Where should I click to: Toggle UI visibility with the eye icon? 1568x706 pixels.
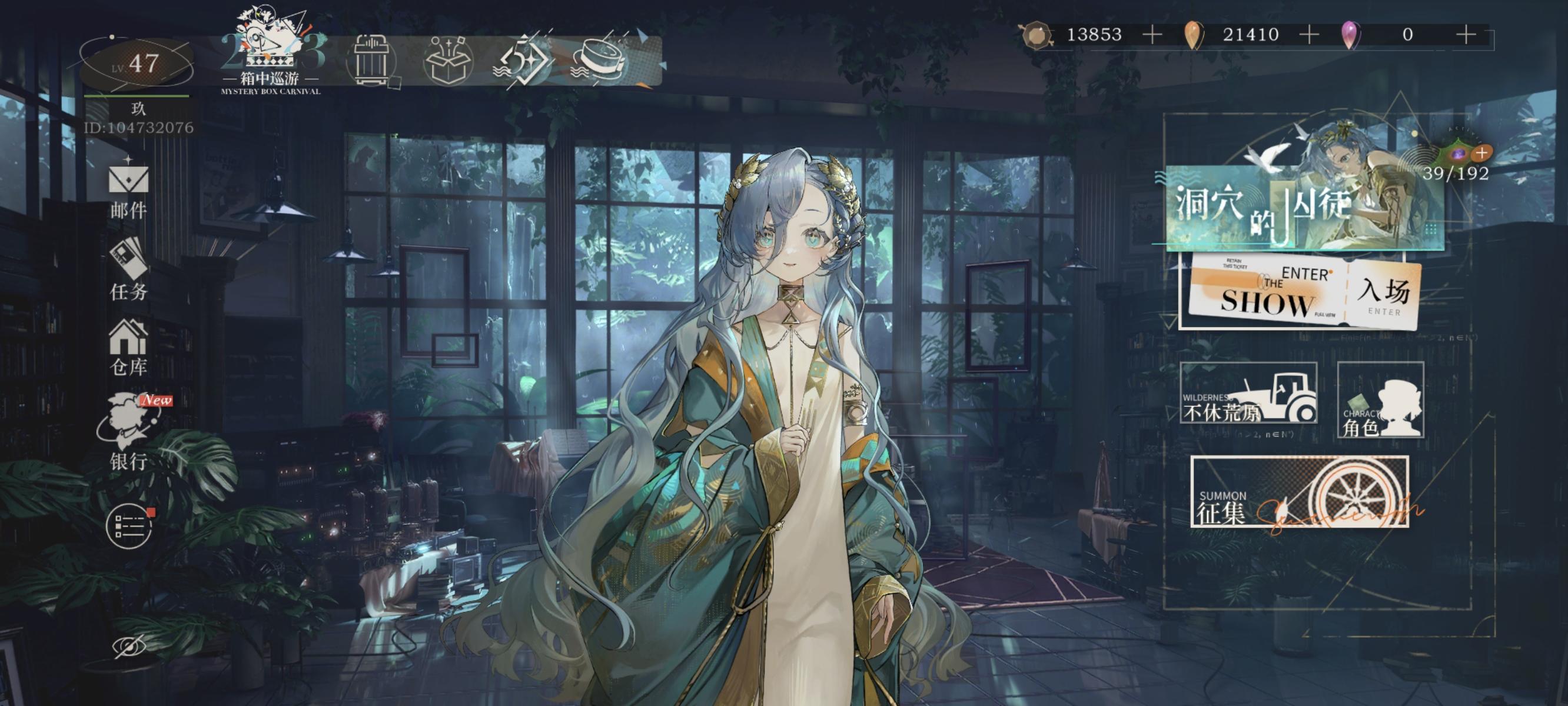click(129, 648)
